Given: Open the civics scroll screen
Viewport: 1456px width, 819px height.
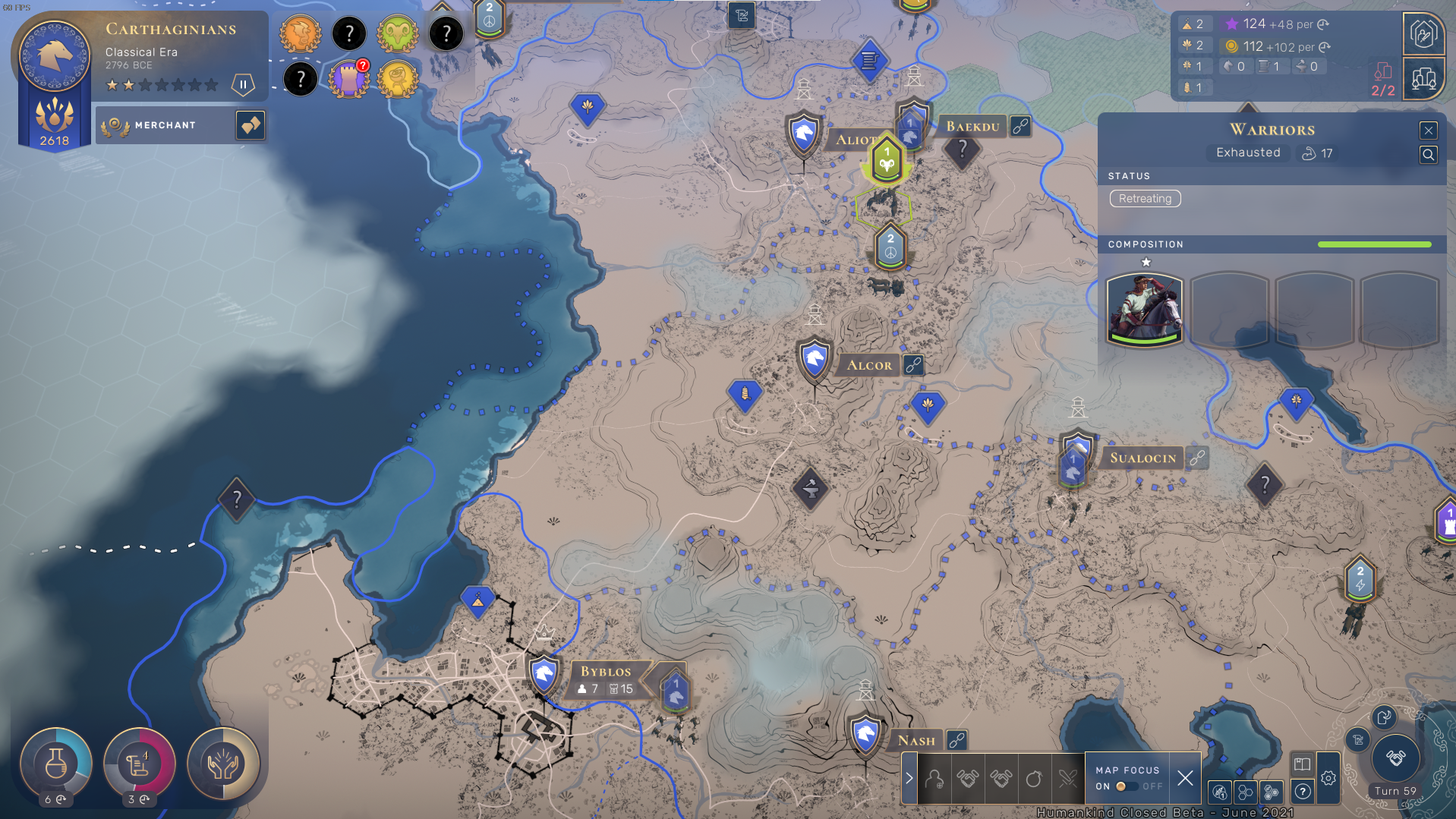Looking at the screenshot, I should [139, 764].
